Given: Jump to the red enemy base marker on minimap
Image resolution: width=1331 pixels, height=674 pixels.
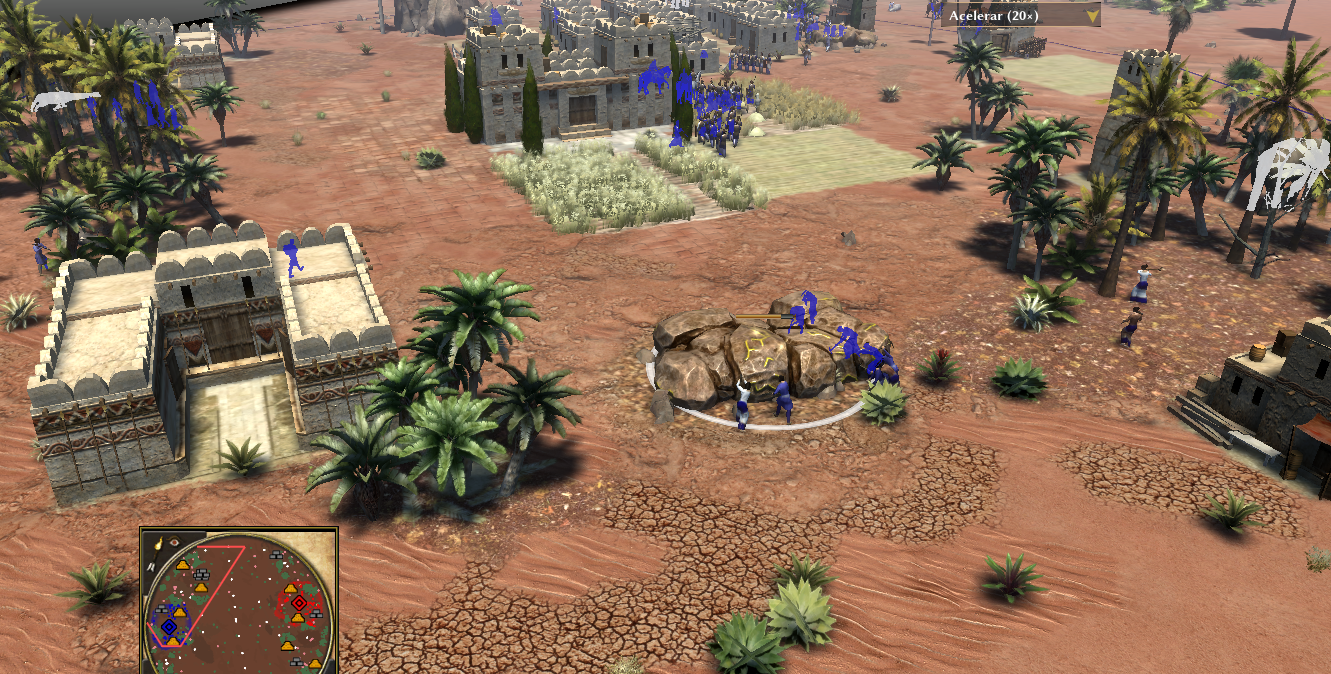Looking at the screenshot, I should [298, 602].
